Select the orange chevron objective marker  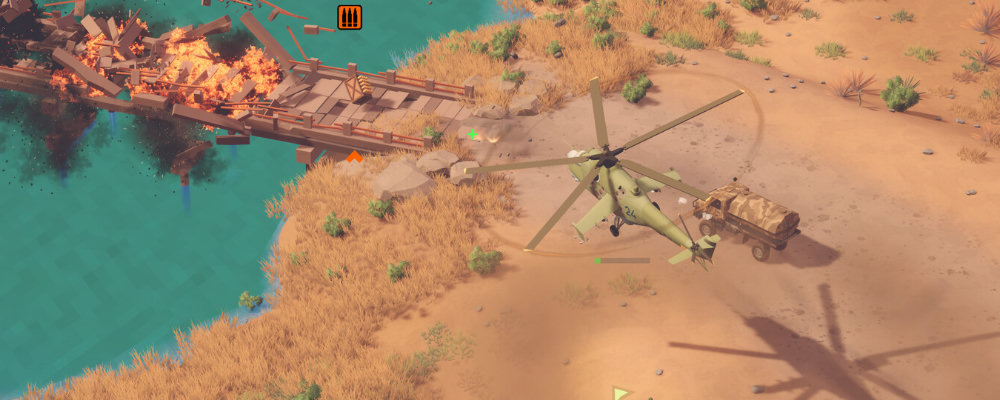click(354, 156)
